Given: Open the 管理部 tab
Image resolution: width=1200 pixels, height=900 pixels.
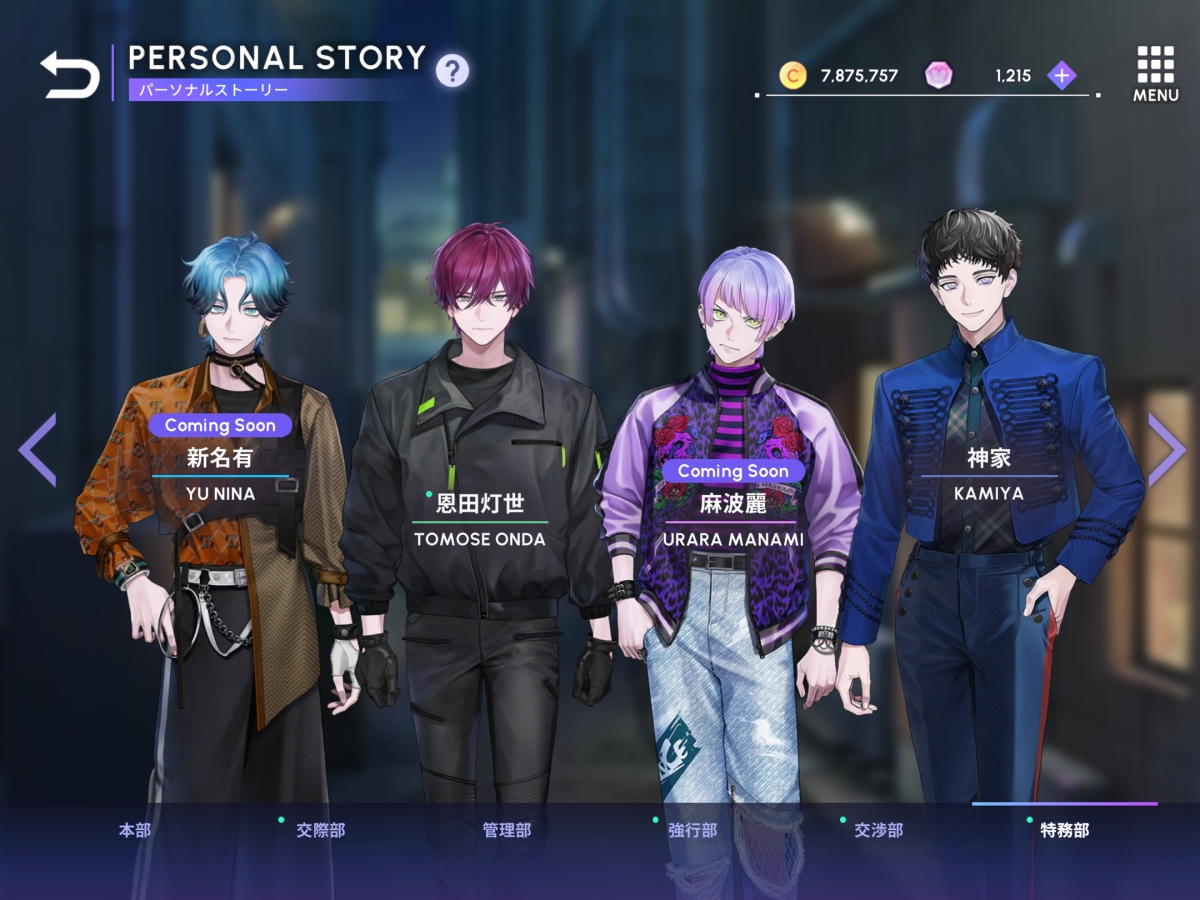Looking at the screenshot, I should pyautogui.click(x=507, y=830).
